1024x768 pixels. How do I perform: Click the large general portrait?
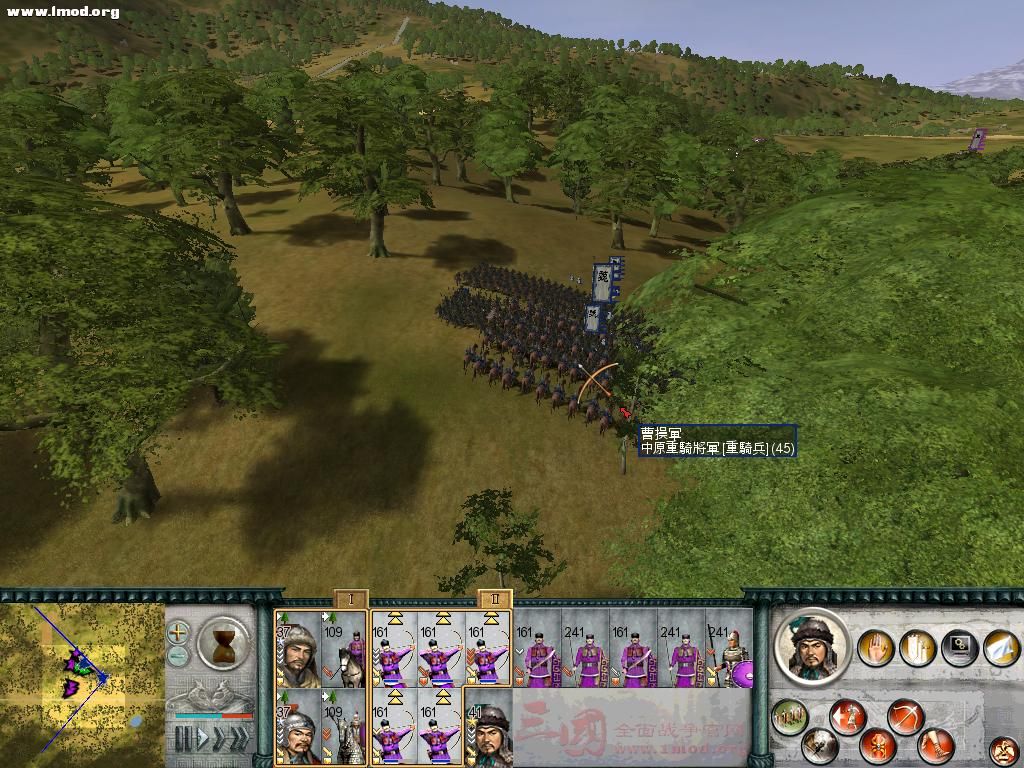pos(812,647)
